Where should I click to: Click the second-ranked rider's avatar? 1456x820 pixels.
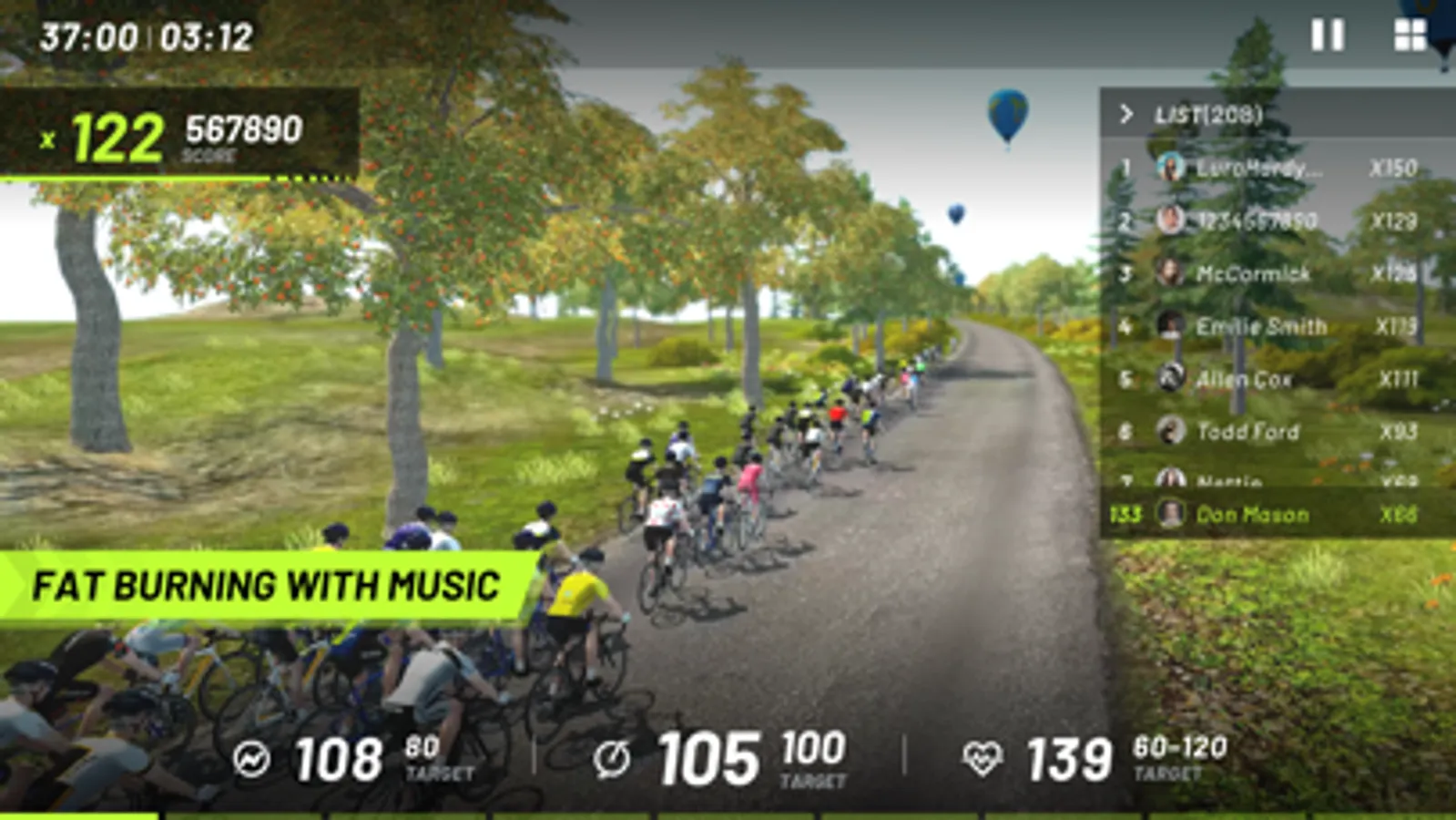1170,220
